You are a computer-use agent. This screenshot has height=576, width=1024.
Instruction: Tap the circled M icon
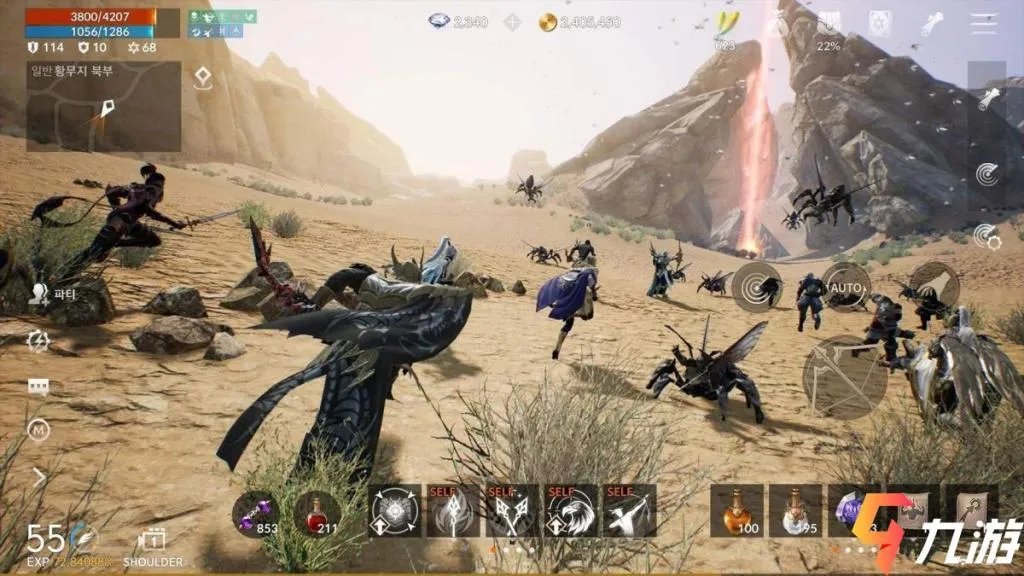pos(39,431)
